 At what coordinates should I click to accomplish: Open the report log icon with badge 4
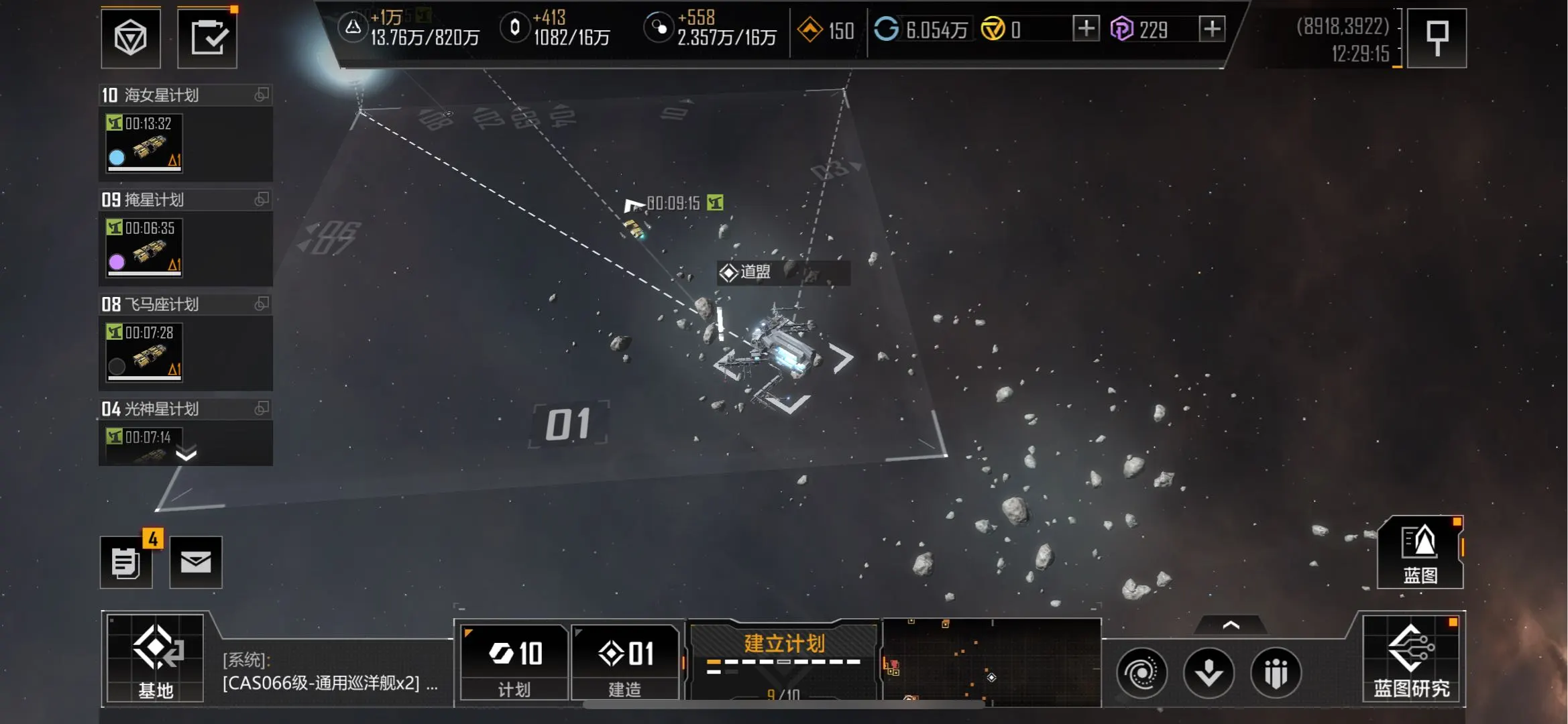coord(126,562)
